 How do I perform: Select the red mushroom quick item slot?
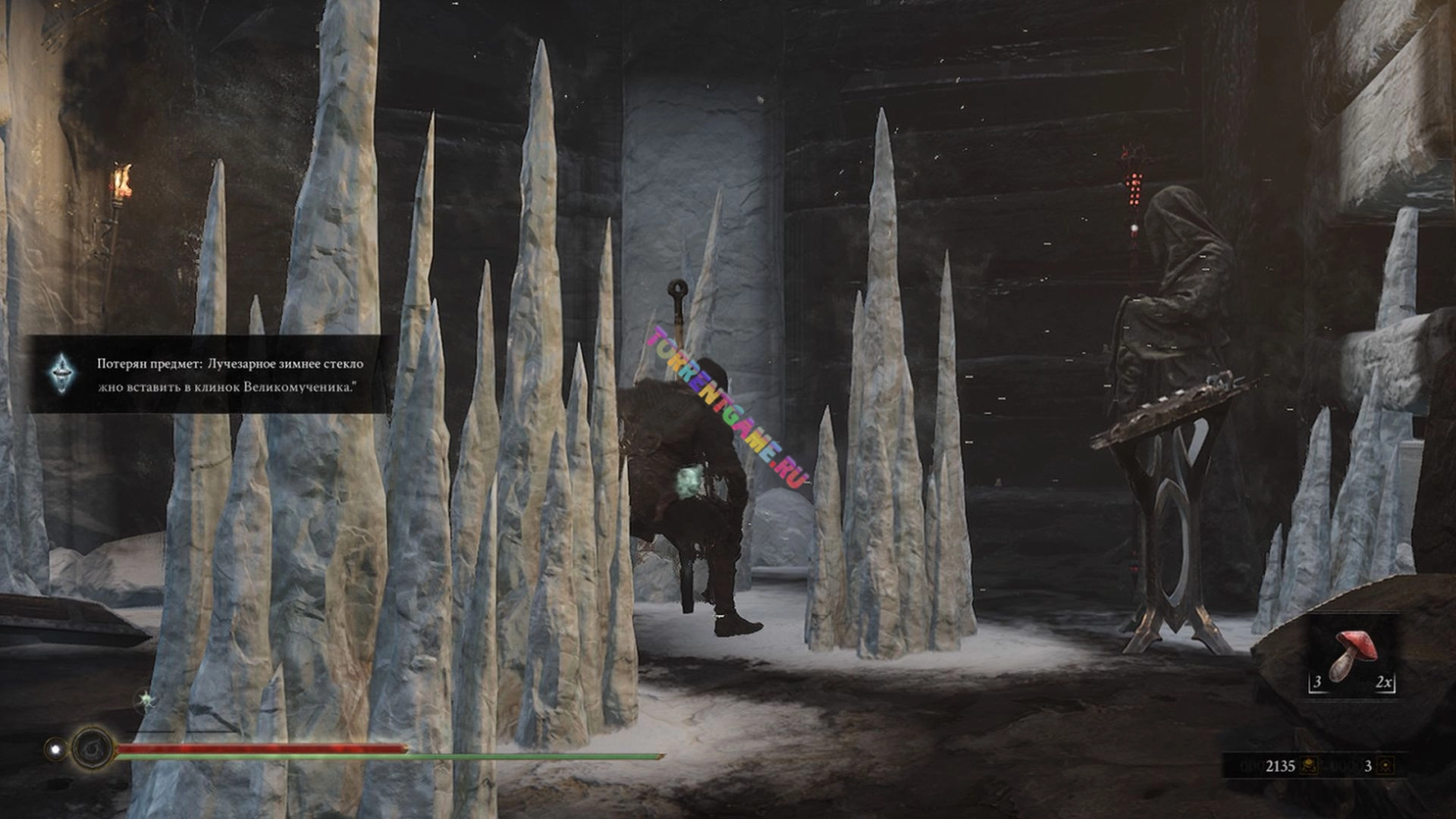[x=1352, y=654]
